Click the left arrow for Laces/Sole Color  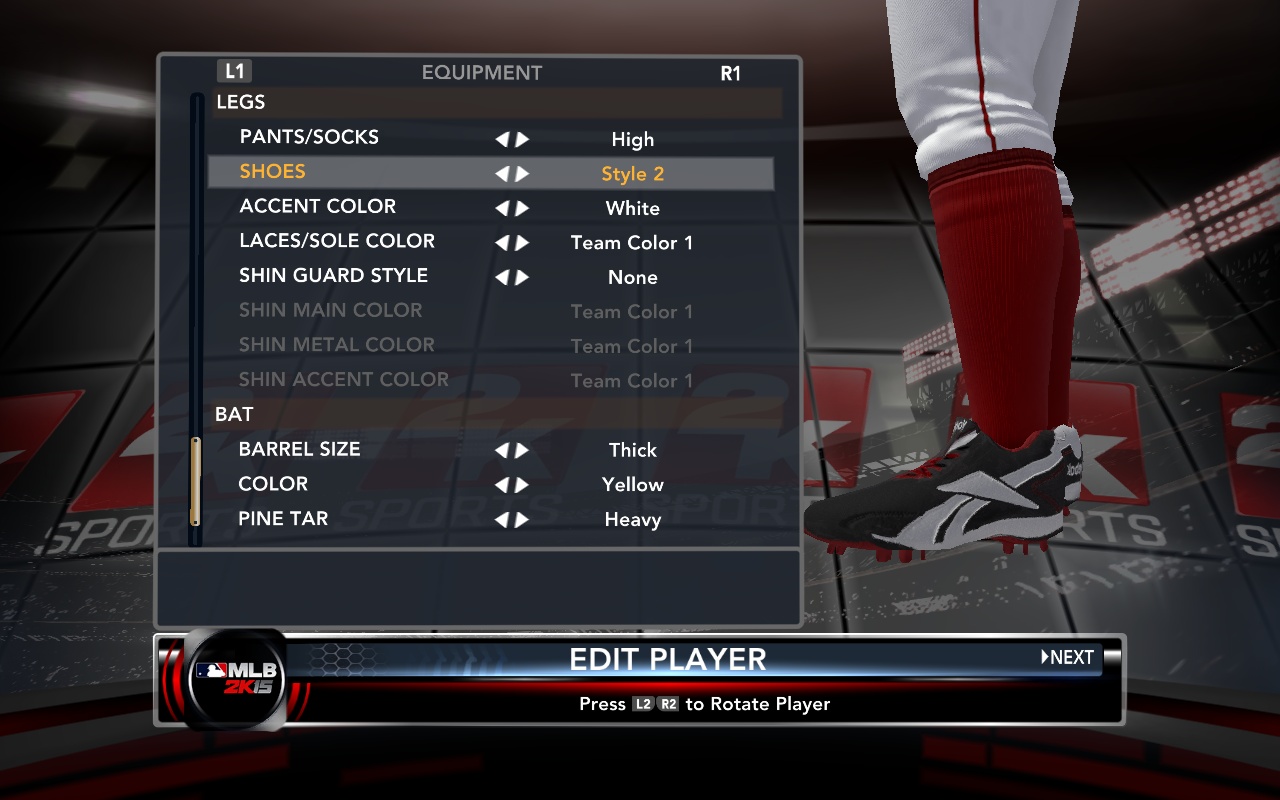502,243
